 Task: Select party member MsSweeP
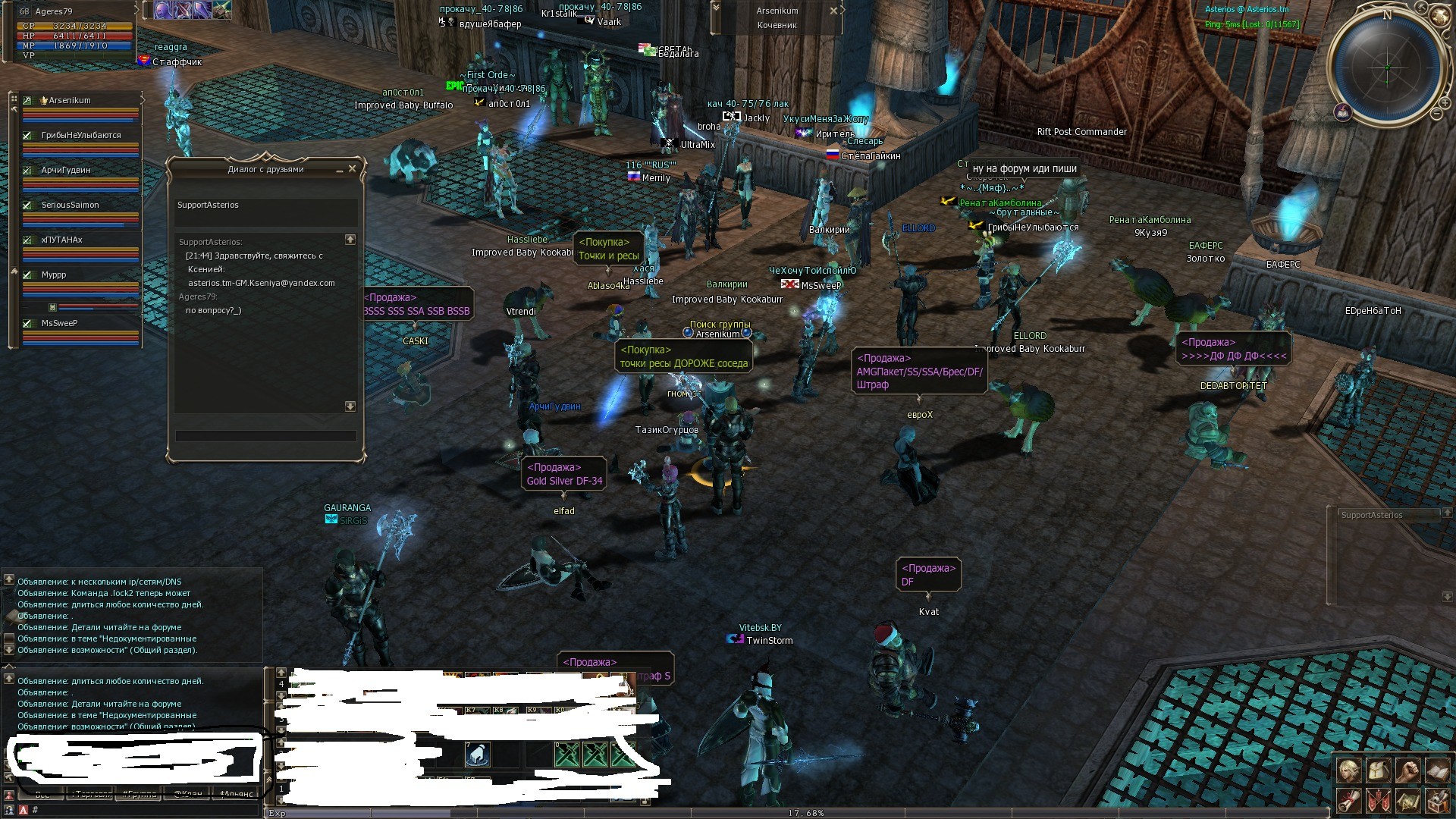tap(60, 323)
